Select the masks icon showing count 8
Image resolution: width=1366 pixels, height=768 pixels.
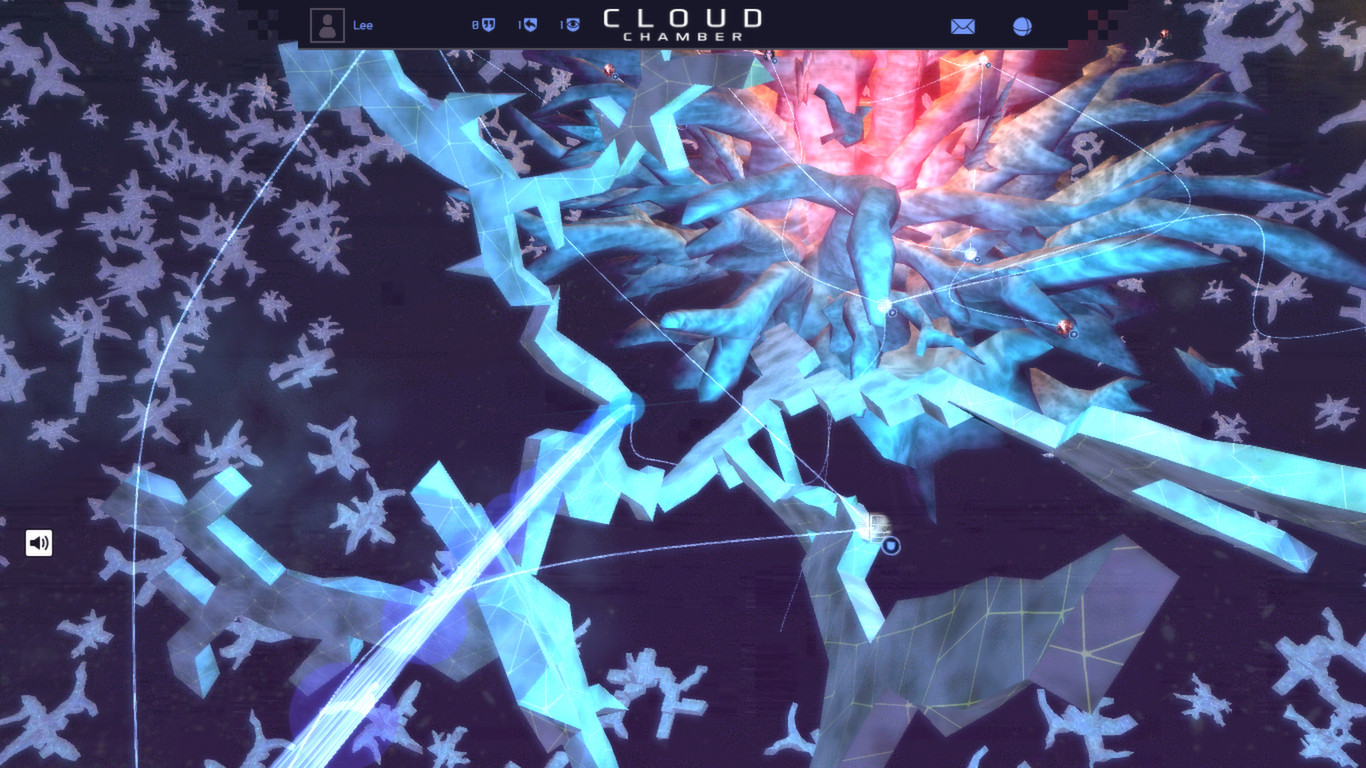pos(487,24)
